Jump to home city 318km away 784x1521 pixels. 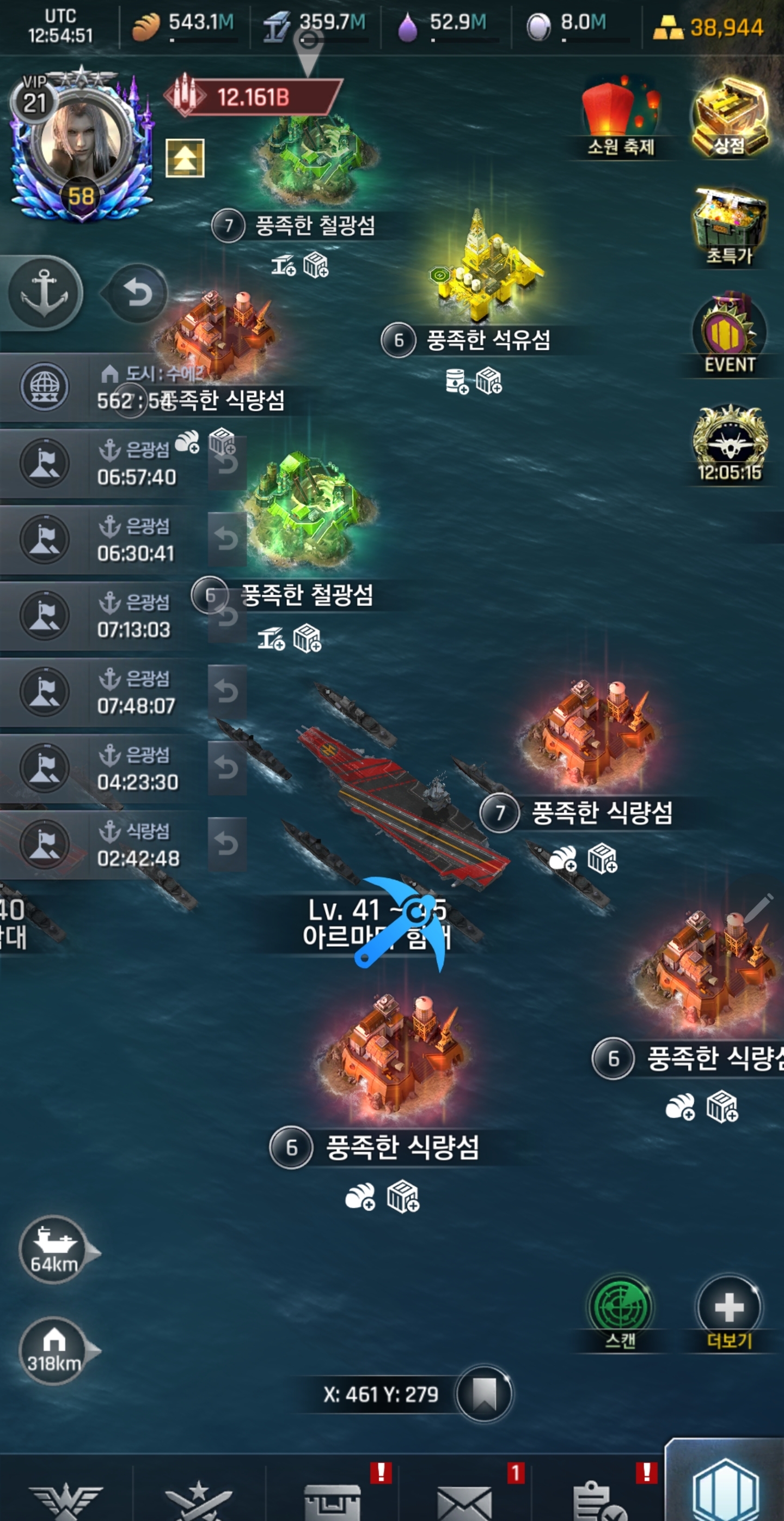[x=54, y=1351]
